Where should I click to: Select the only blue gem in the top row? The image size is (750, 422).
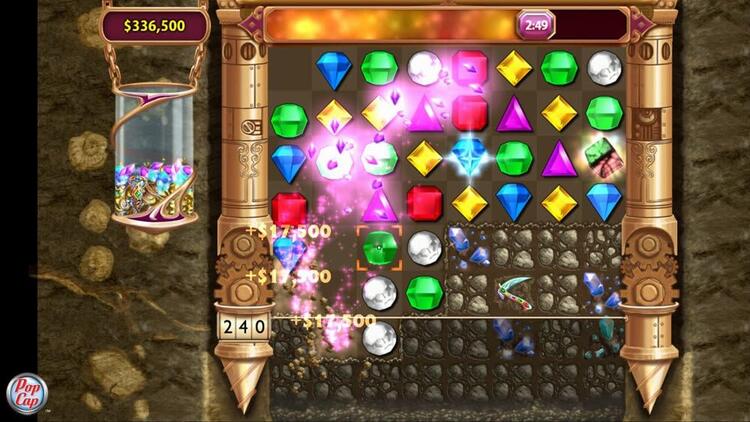pos(334,68)
